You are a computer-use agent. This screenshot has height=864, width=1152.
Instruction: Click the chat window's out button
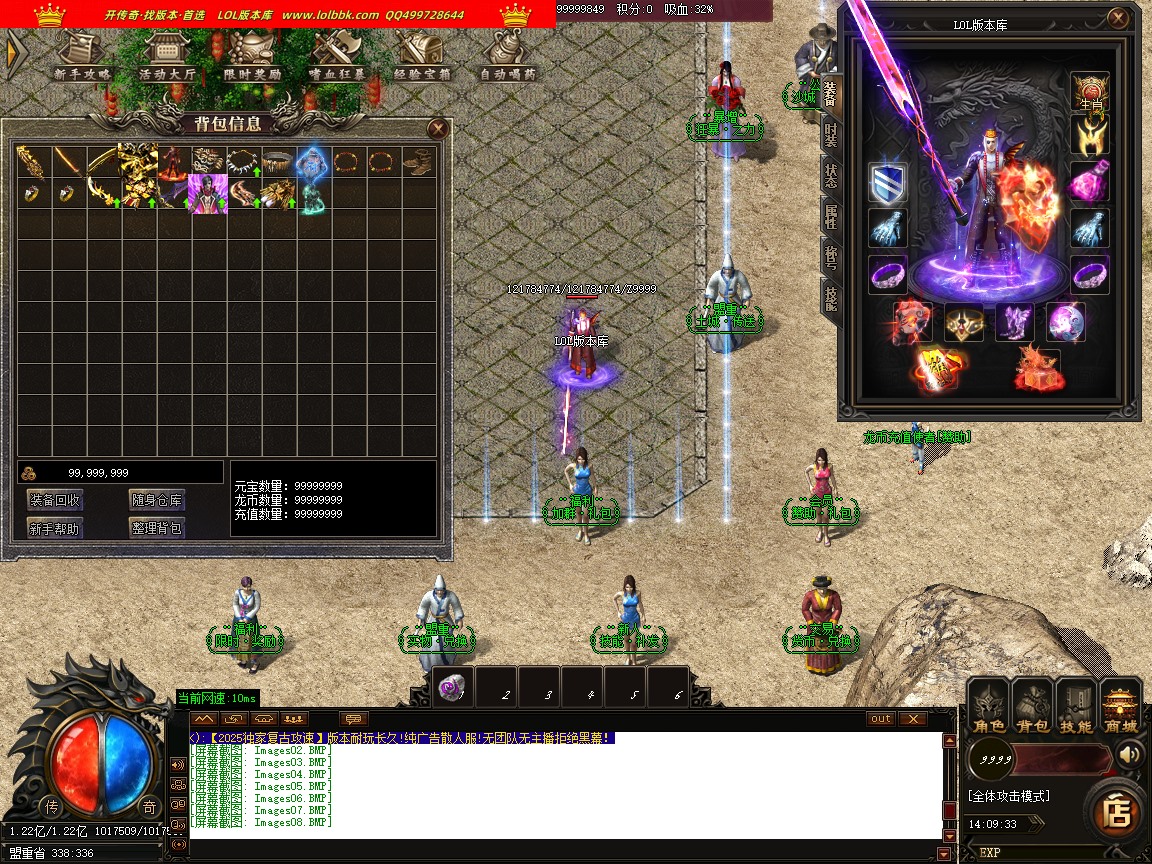[880, 719]
